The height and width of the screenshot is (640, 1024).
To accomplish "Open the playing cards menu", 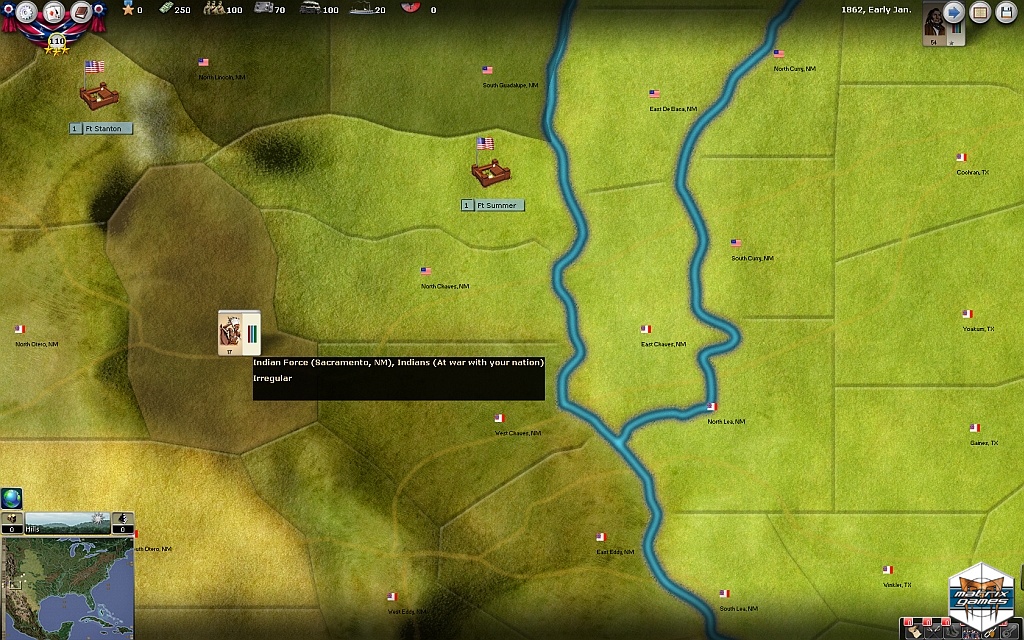I will click(x=53, y=13).
